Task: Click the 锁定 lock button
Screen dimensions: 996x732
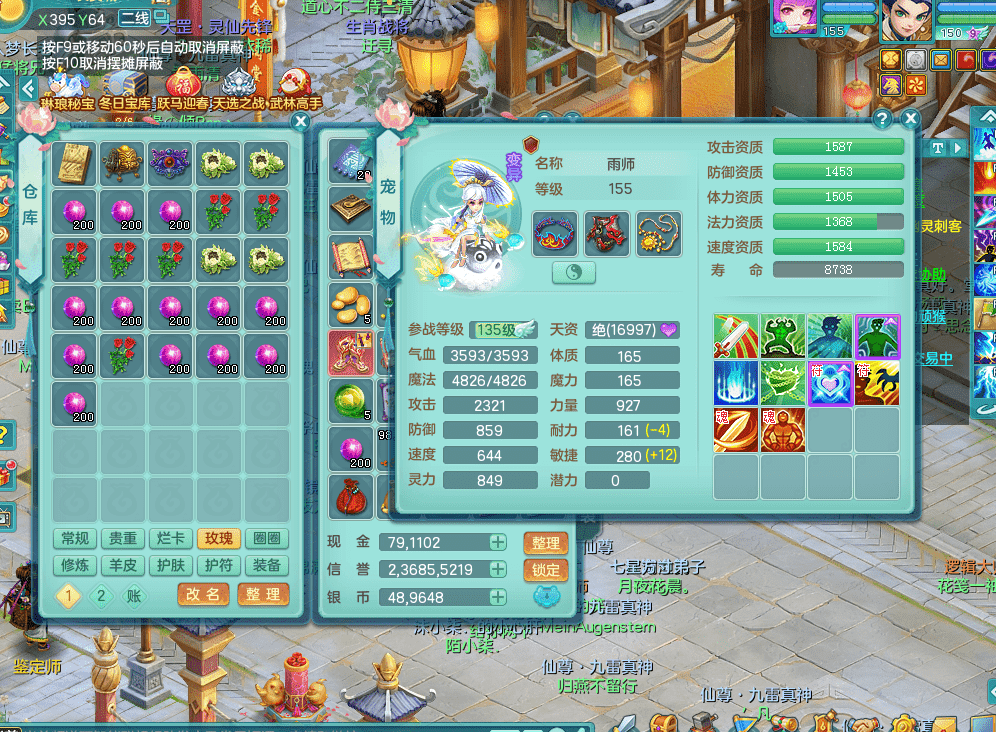Action: pyautogui.click(x=546, y=570)
